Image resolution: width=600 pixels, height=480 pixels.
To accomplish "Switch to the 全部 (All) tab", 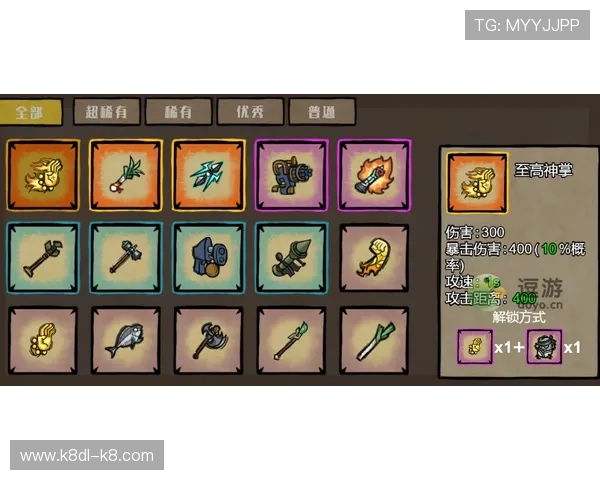I will tap(31, 112).
